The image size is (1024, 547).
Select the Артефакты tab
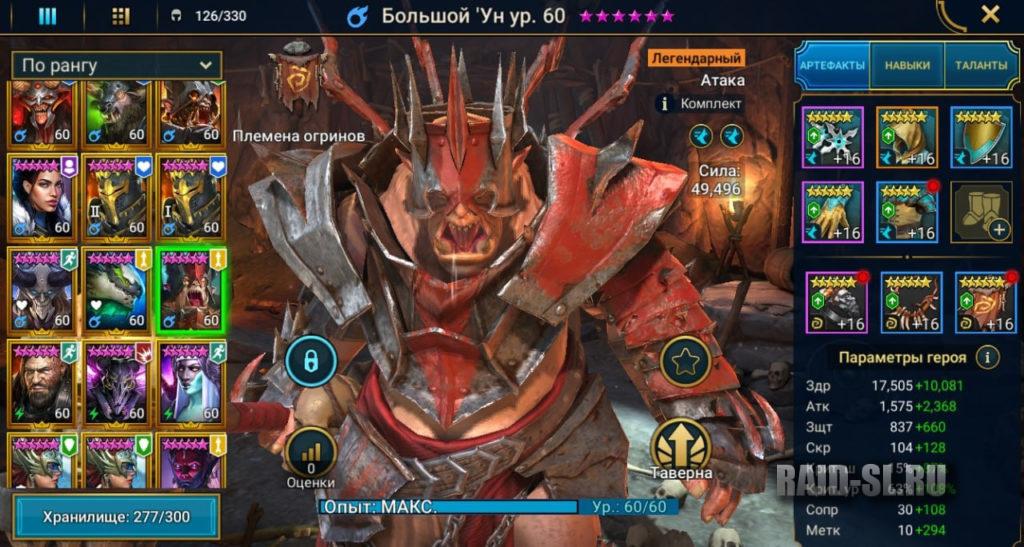coord(832,65)
